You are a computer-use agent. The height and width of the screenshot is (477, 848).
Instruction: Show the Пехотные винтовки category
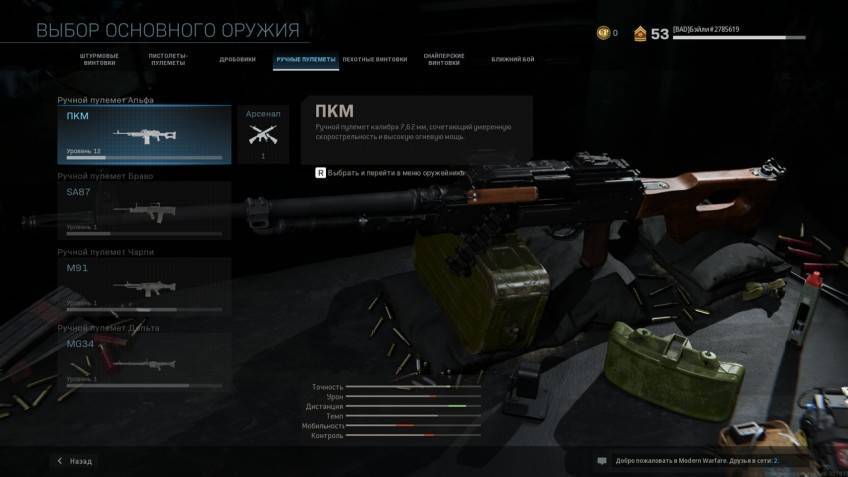374,60
